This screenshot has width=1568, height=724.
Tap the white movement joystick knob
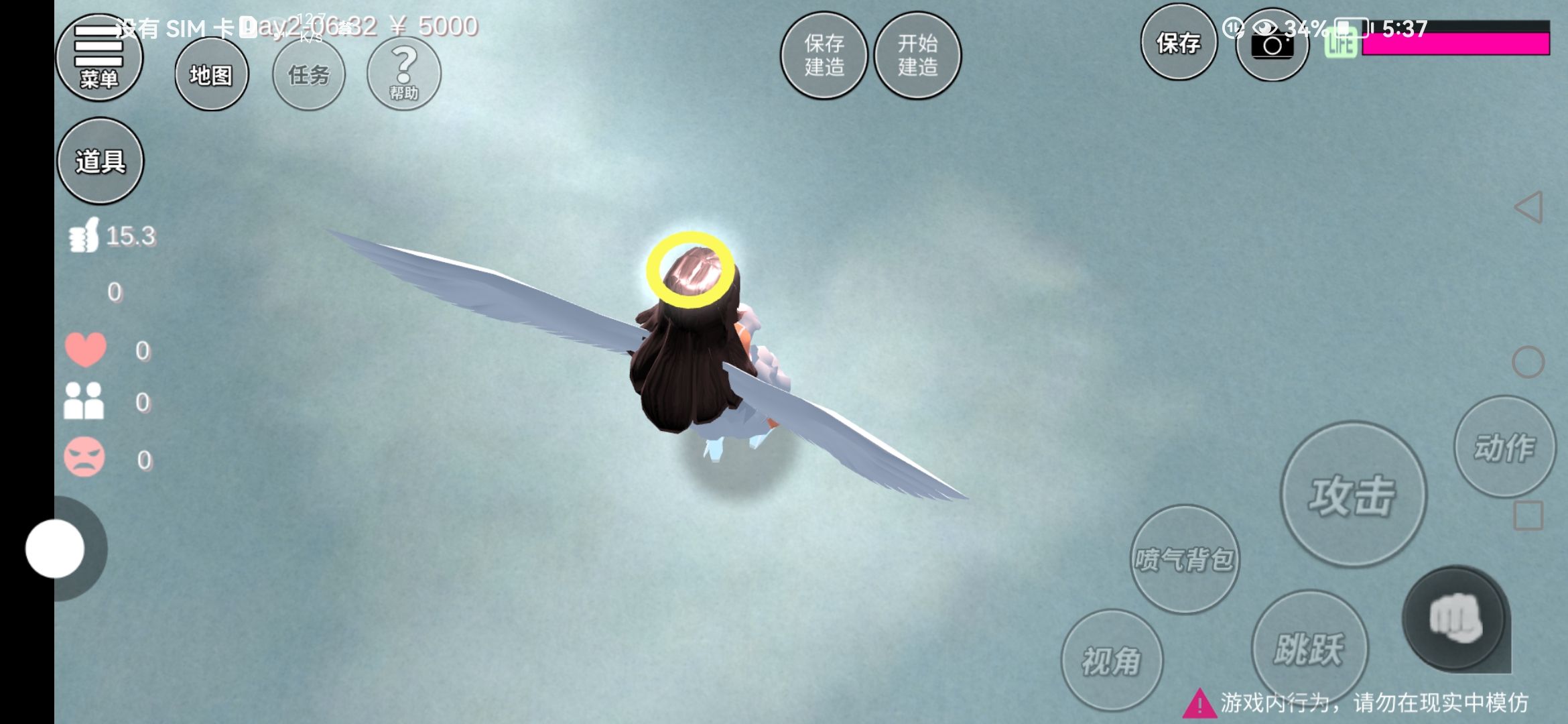click(55, 548)
